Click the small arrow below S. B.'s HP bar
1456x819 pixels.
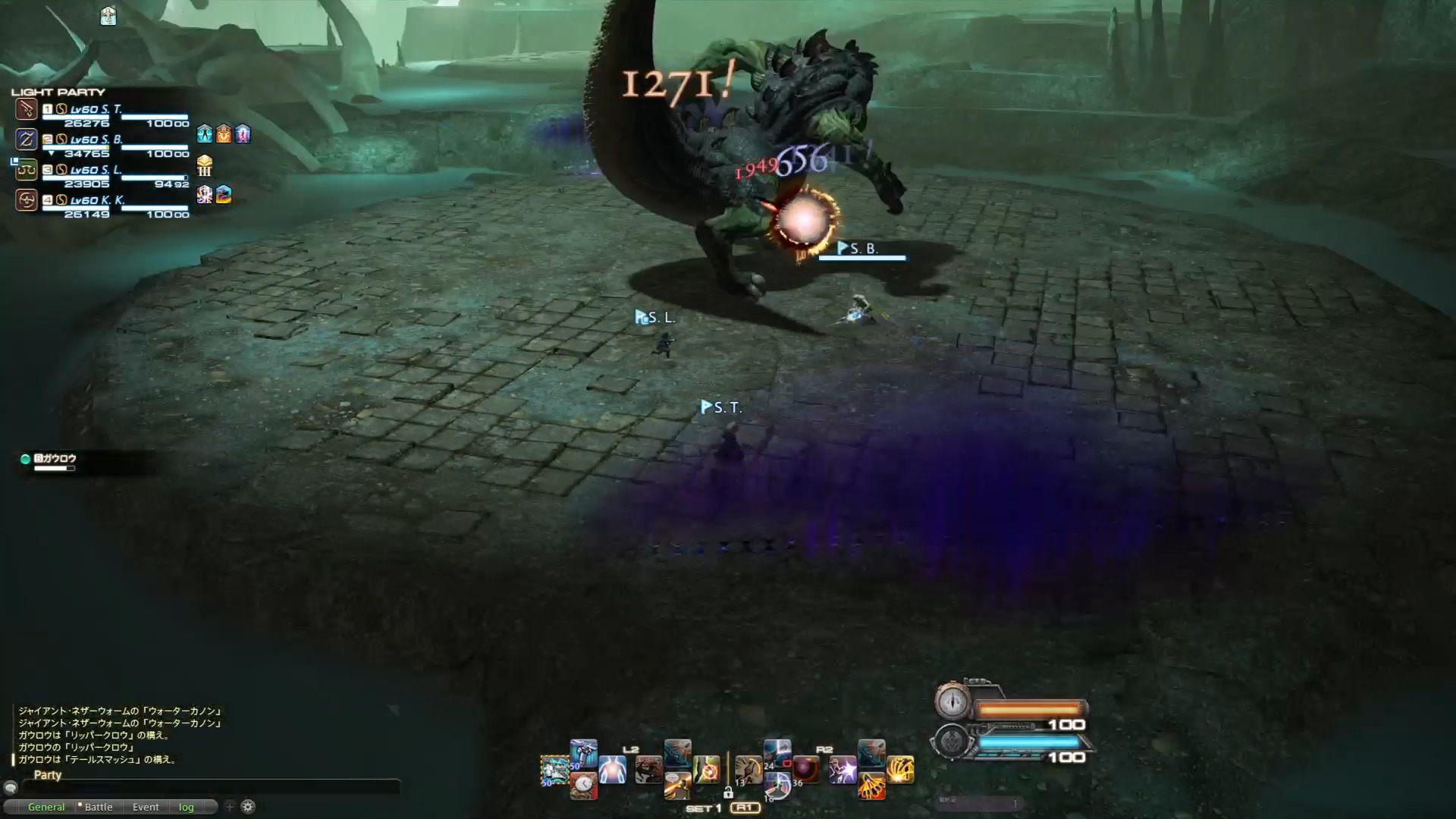coord(52,153)
